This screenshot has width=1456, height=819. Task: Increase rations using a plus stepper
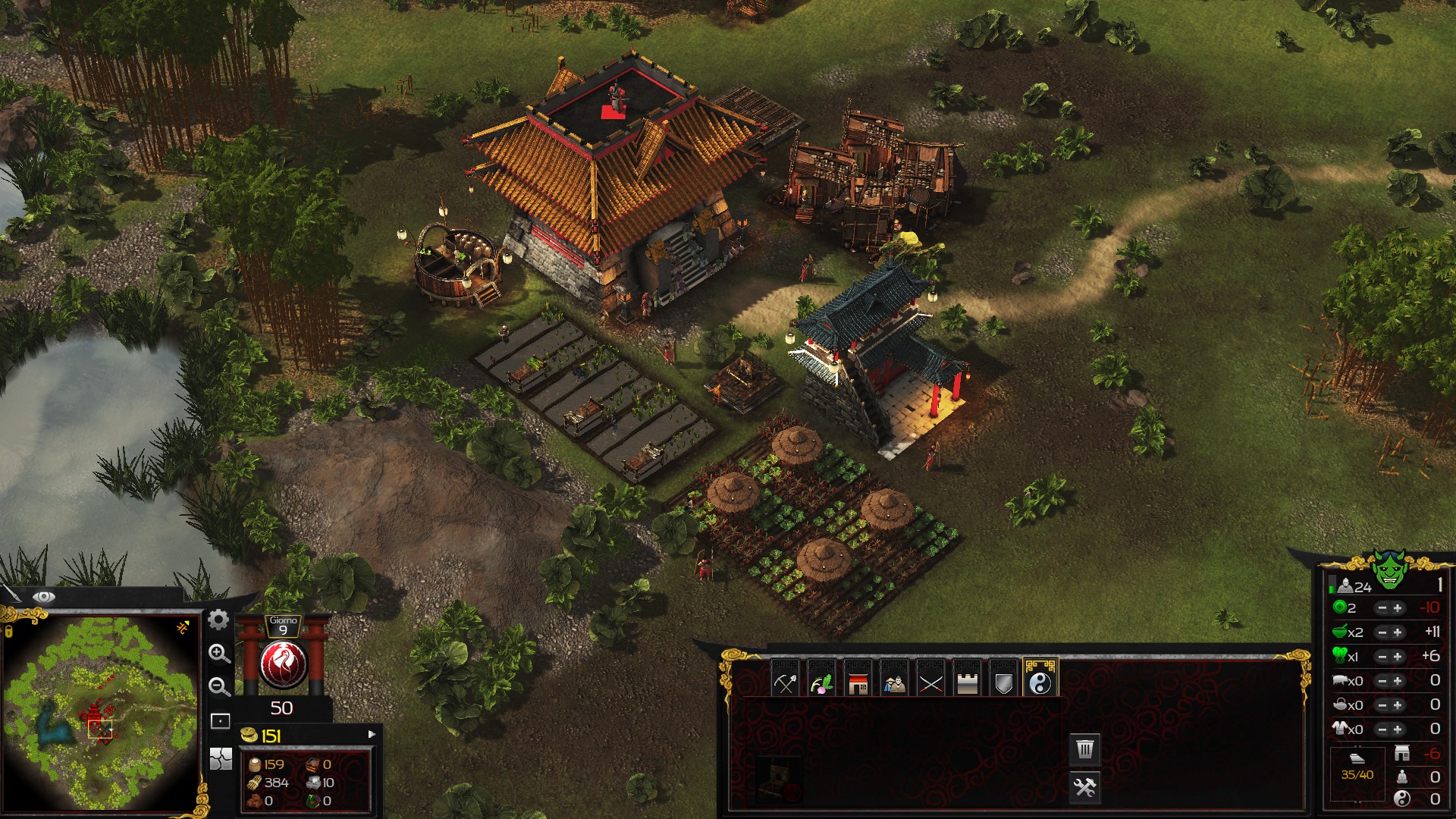[x=1397, y=633]
